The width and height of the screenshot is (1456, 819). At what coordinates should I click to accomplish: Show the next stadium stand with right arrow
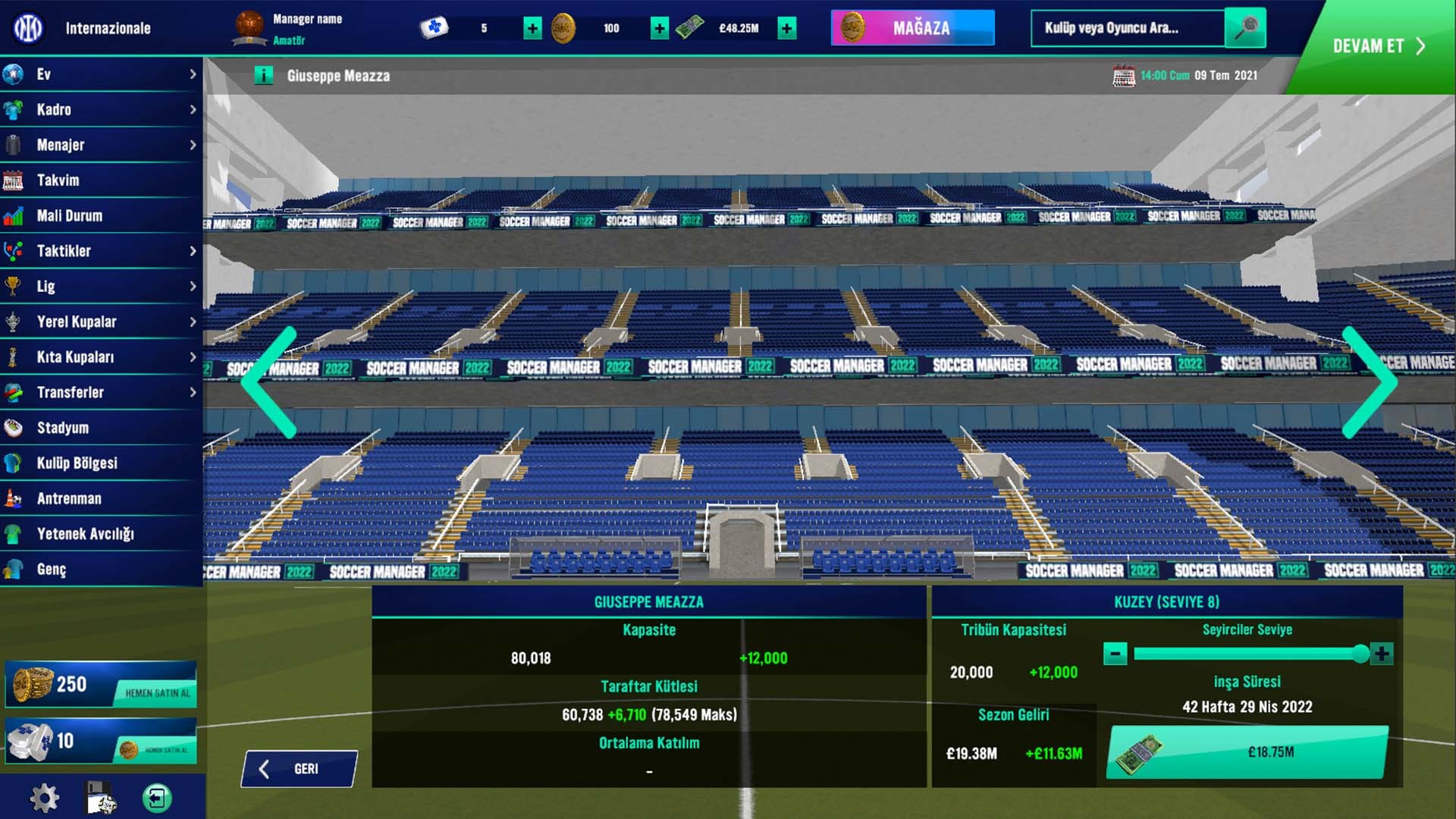(x=1370, y=382)
